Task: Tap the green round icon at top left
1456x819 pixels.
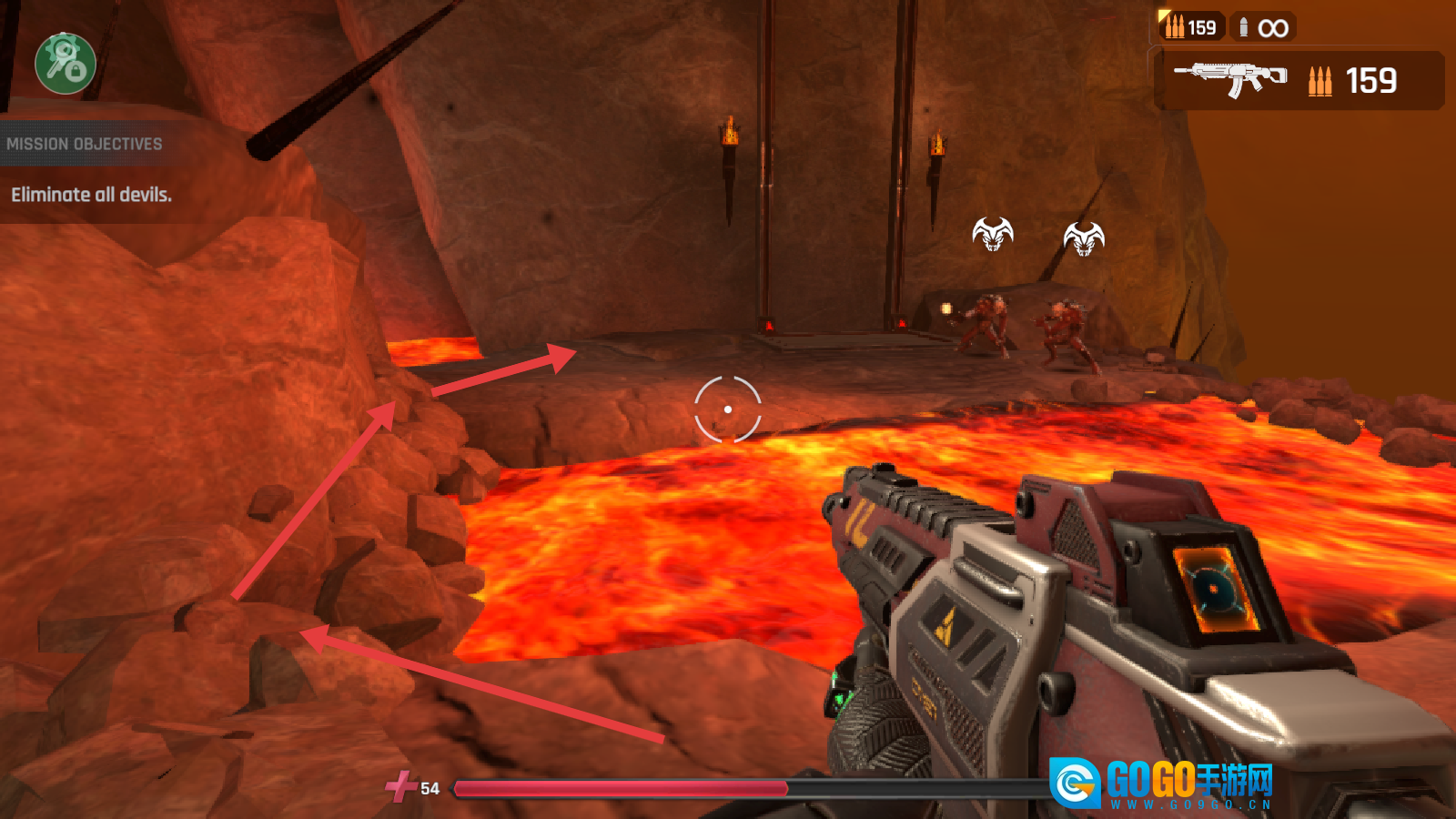Action: (66, 64)
